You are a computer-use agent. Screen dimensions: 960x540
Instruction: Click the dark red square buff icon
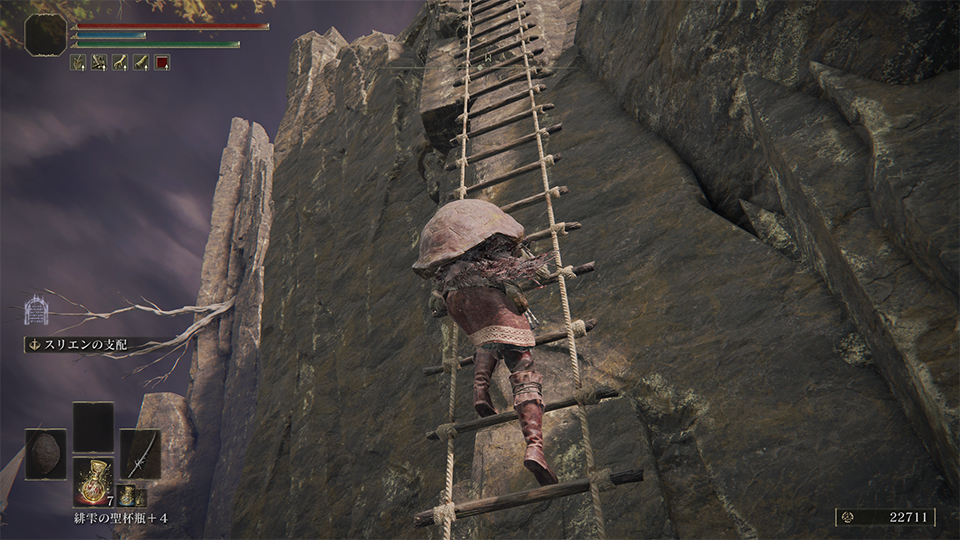click(162, 62)
